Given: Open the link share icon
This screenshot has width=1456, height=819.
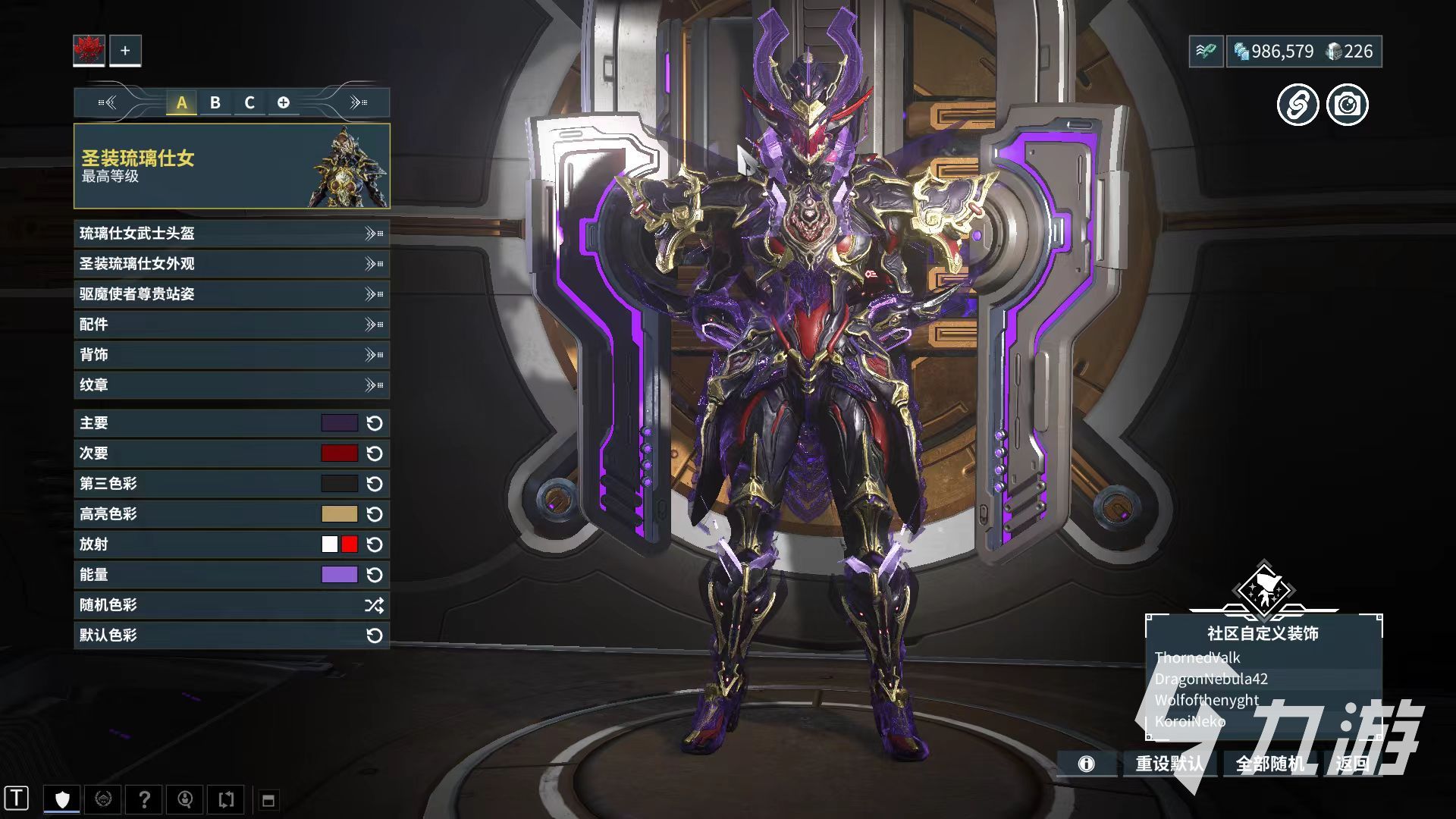Looking at the screenshot, I should (x=1298, y=105).
